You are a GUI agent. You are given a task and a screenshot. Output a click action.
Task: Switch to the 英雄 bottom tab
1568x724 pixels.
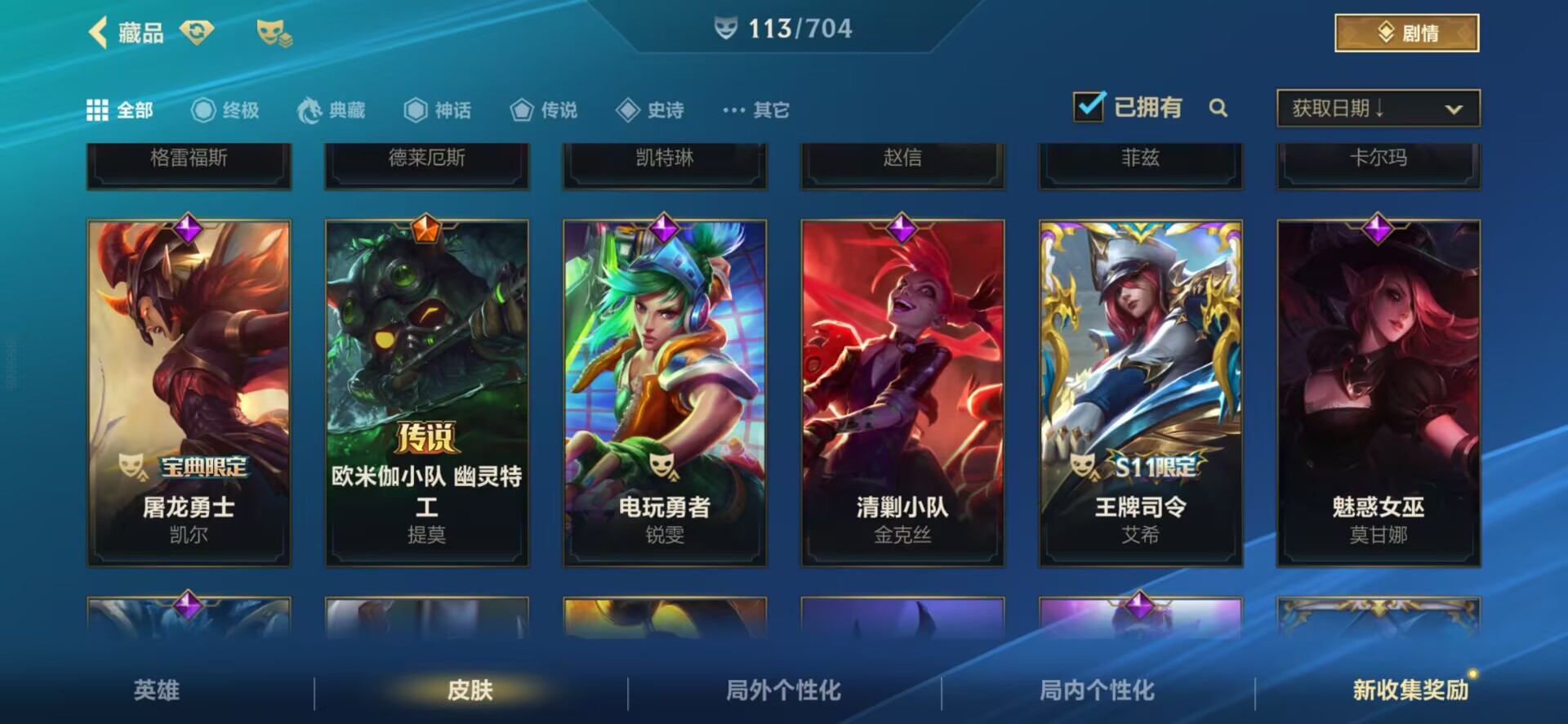(156, 690)
